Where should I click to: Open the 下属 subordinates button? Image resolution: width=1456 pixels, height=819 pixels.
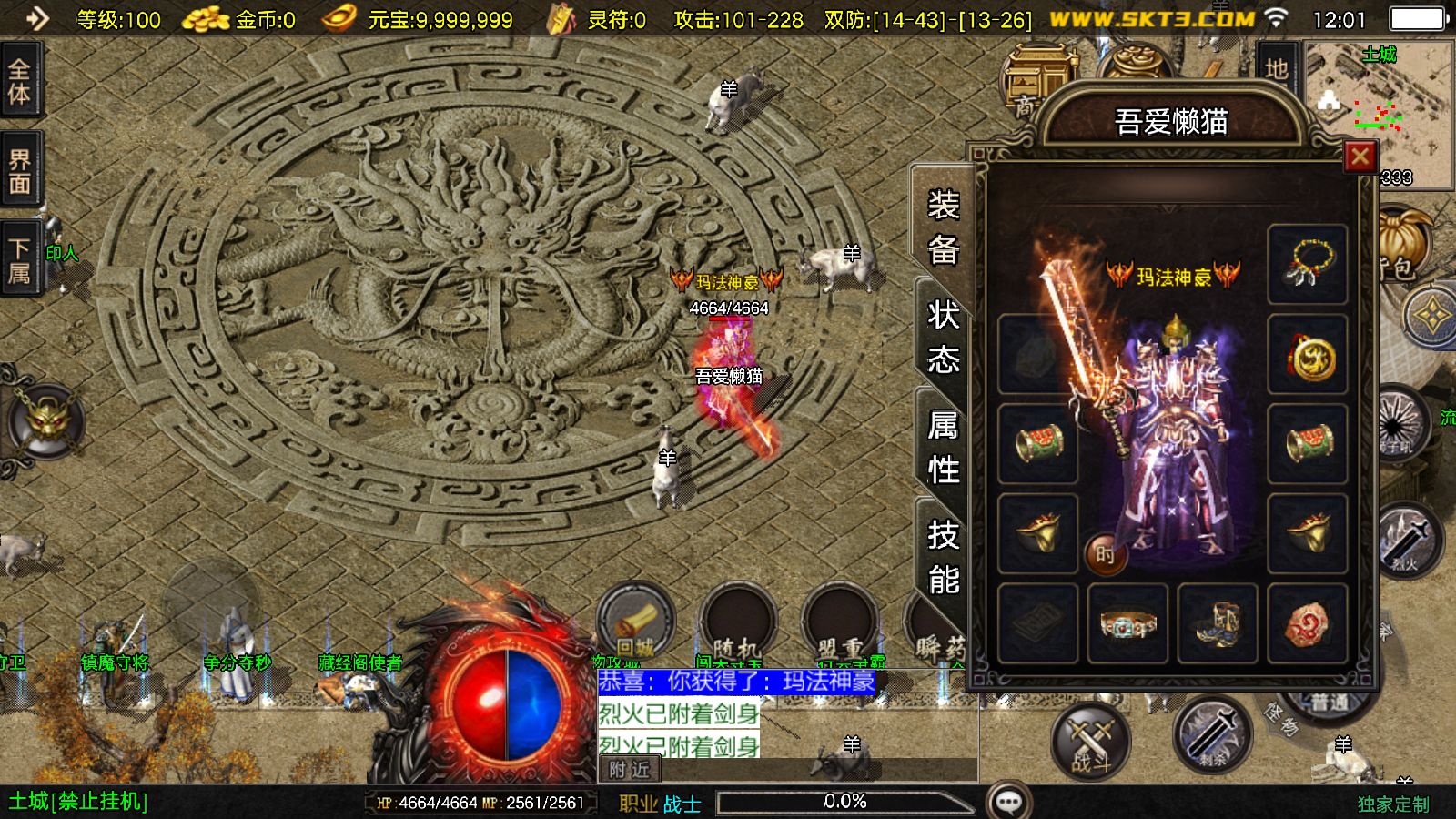(19, 260)
